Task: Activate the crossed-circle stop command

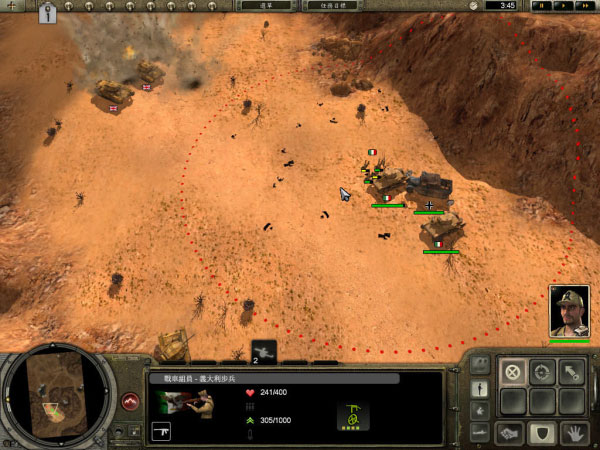Action: (513, 372)
